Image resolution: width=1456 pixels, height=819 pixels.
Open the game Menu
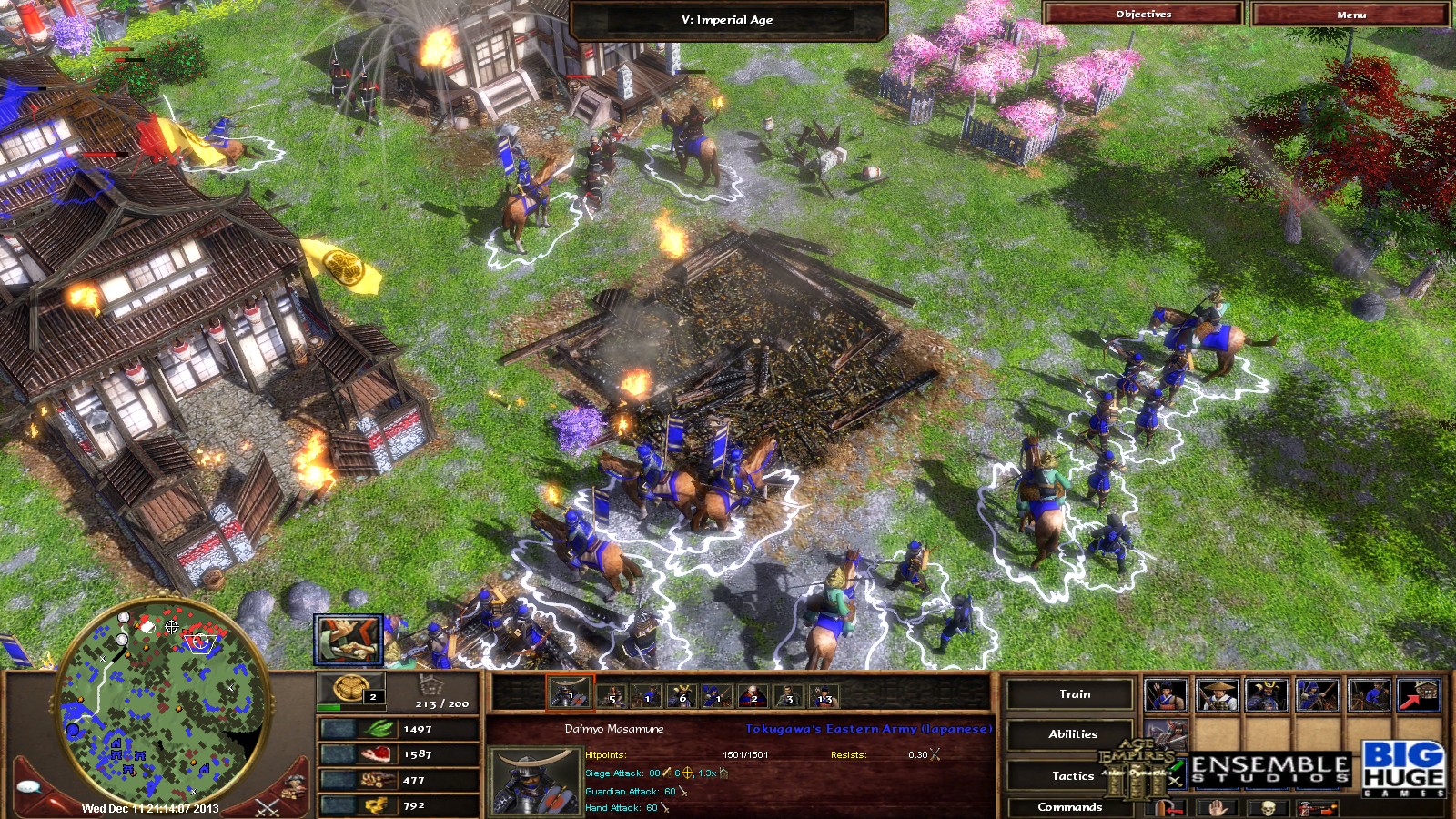1350,14
